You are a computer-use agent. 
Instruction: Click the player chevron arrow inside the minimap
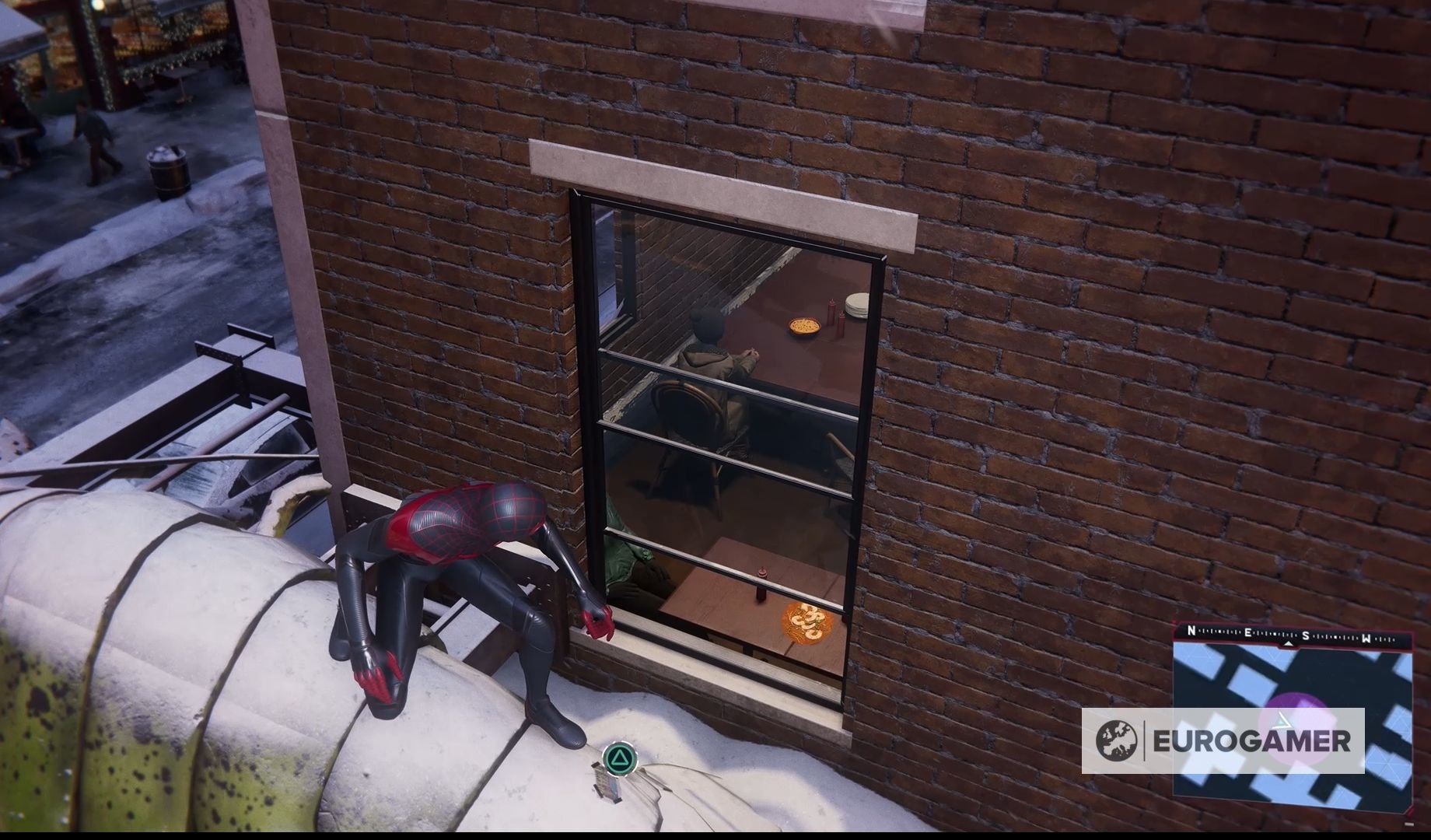click(1282, 721)
